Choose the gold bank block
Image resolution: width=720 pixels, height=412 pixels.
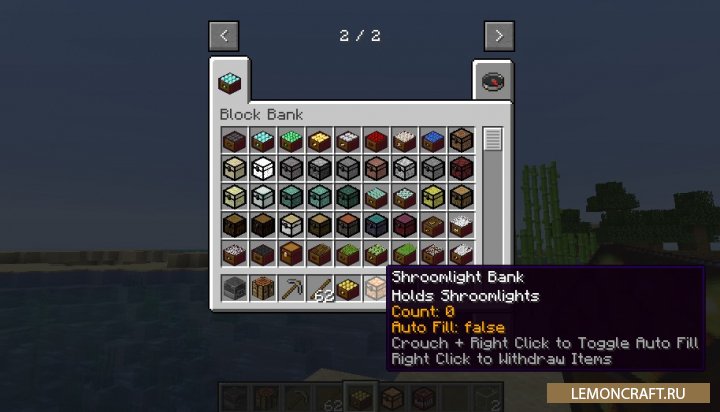tap(319, 140)
